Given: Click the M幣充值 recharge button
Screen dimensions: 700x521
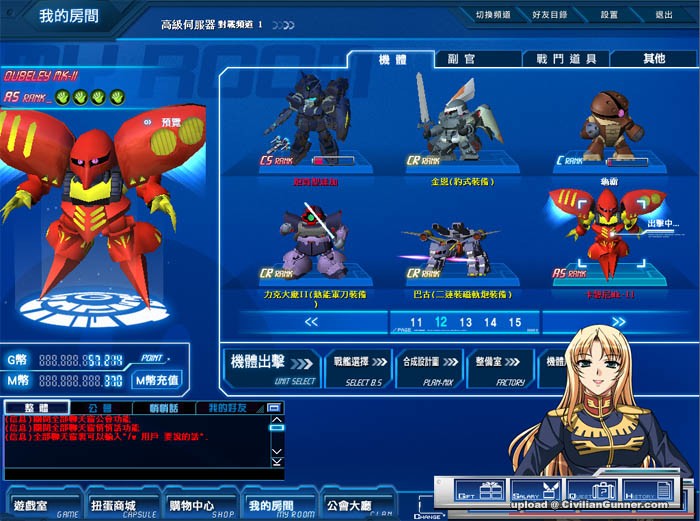Looking at the screenshot, I should (157, 380).
